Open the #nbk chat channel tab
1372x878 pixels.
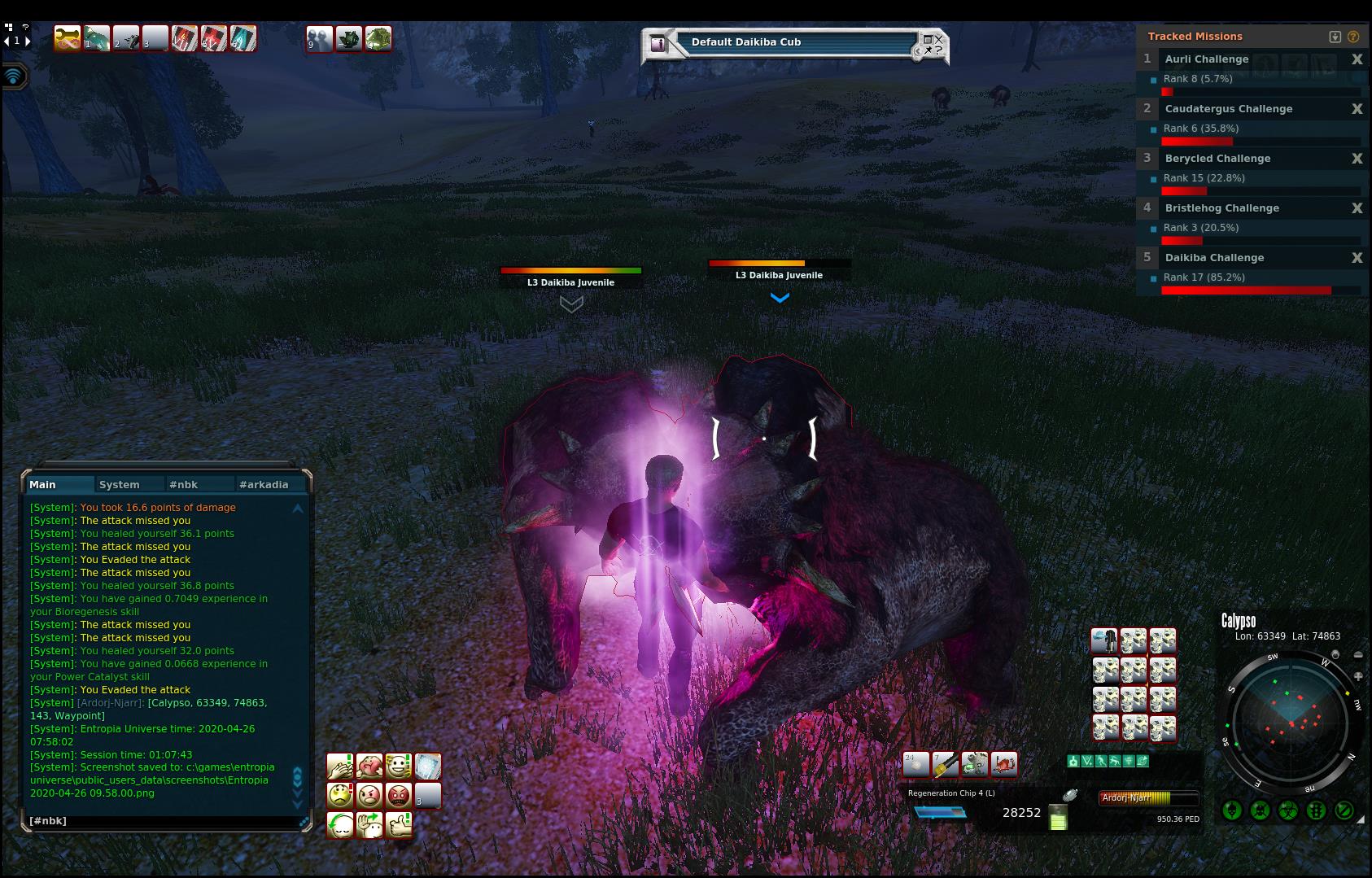point(183,484)
